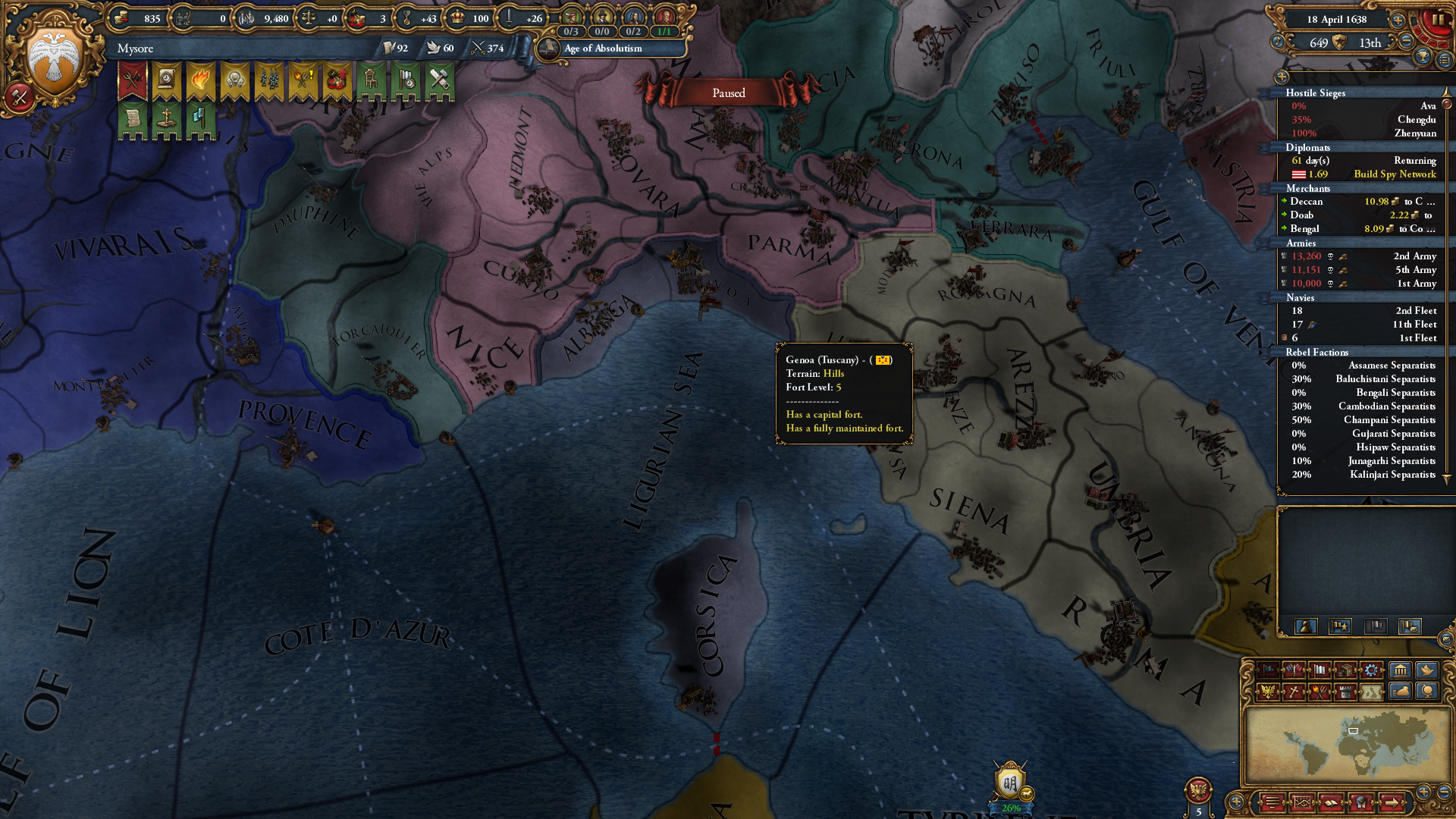The height and width of the screenshot is (819, 1456).
Task: Open the Economy panel via the bank icon
Action: coord(1400,671)
